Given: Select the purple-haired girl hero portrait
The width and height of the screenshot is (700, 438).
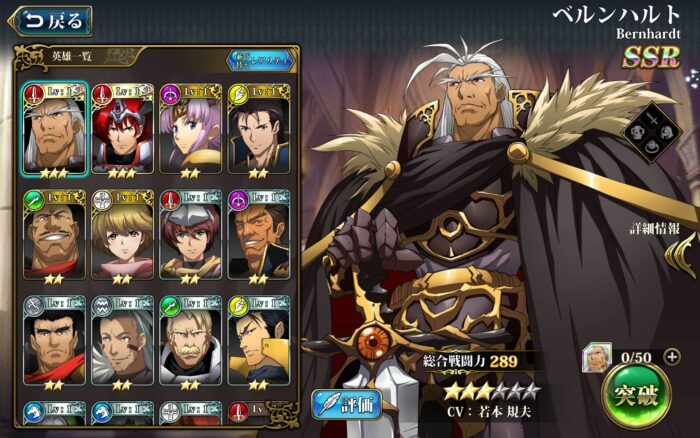Looking at the screenshot, I should coord(190,128).
